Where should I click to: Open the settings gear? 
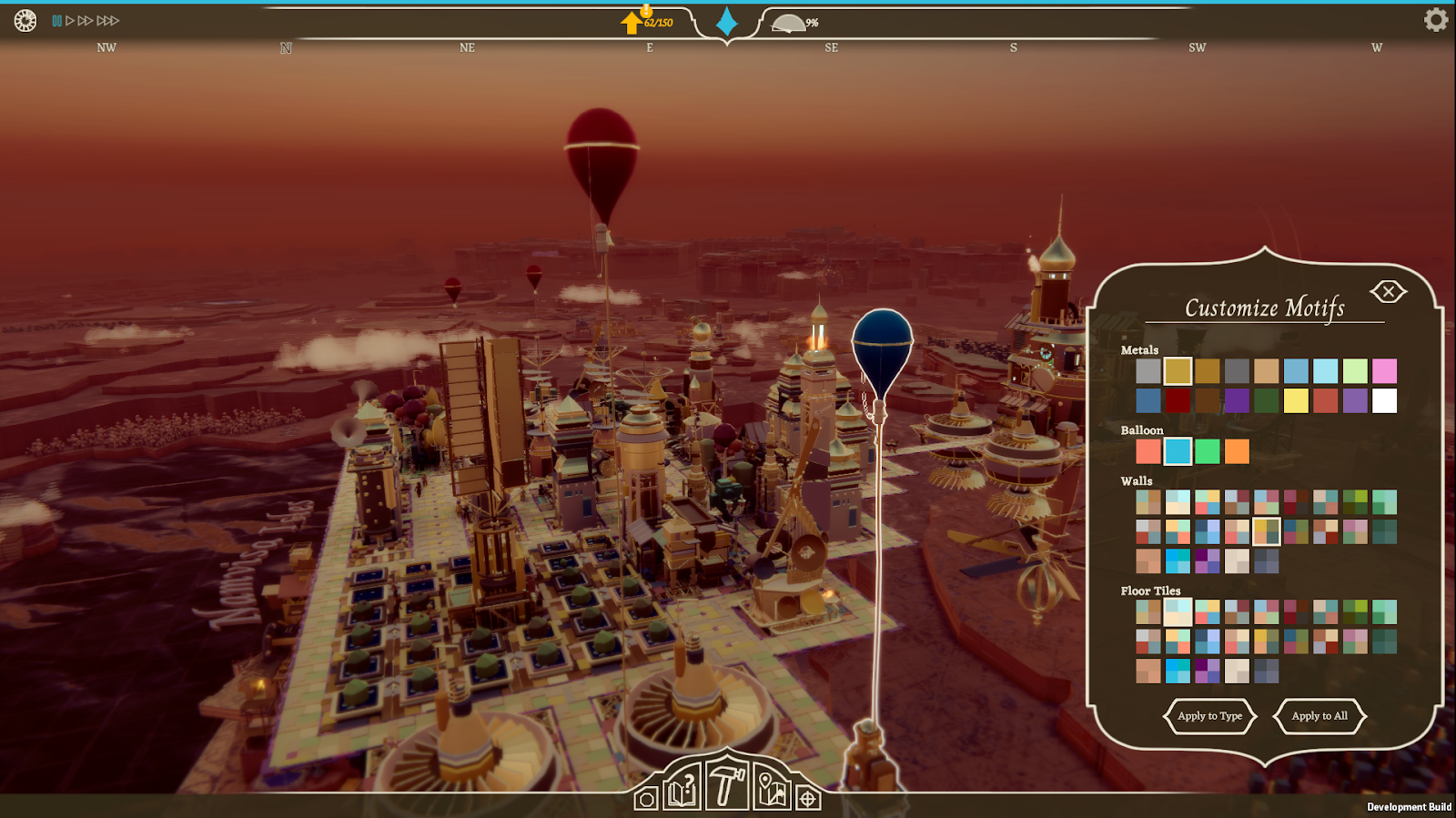click(1435, 20)
